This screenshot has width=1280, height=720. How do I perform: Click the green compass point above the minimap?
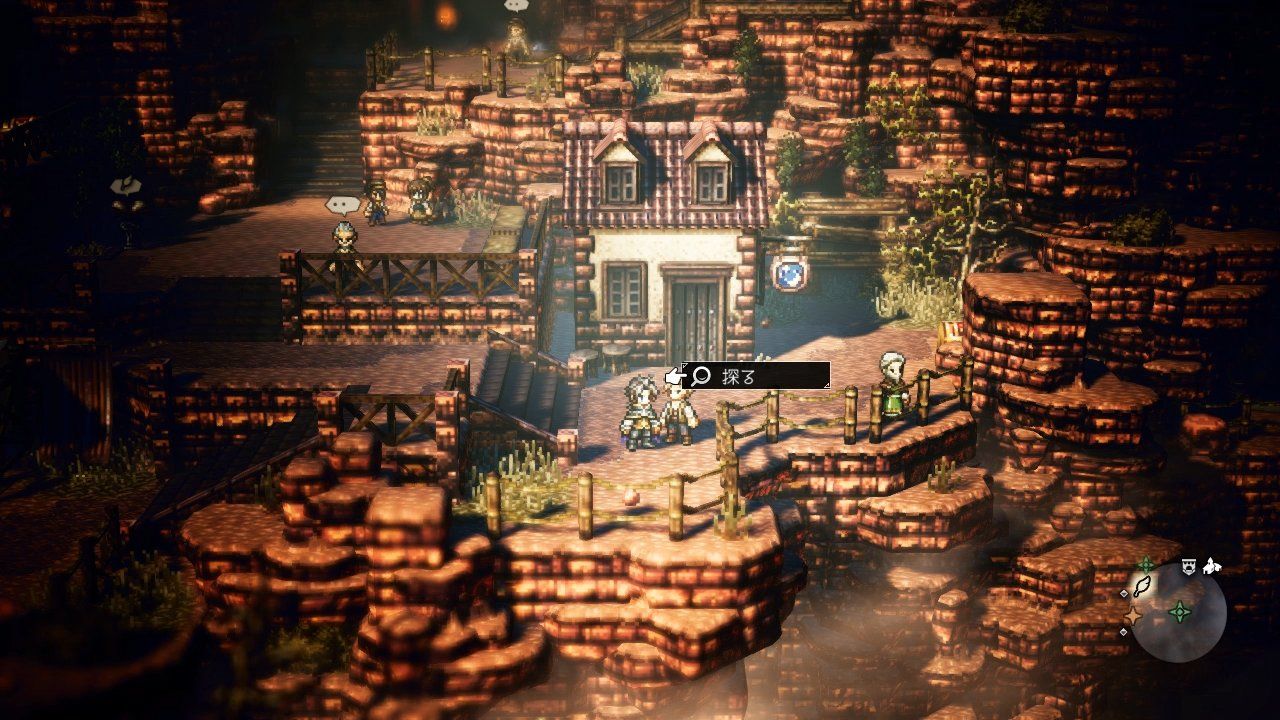click(1146, 563)
